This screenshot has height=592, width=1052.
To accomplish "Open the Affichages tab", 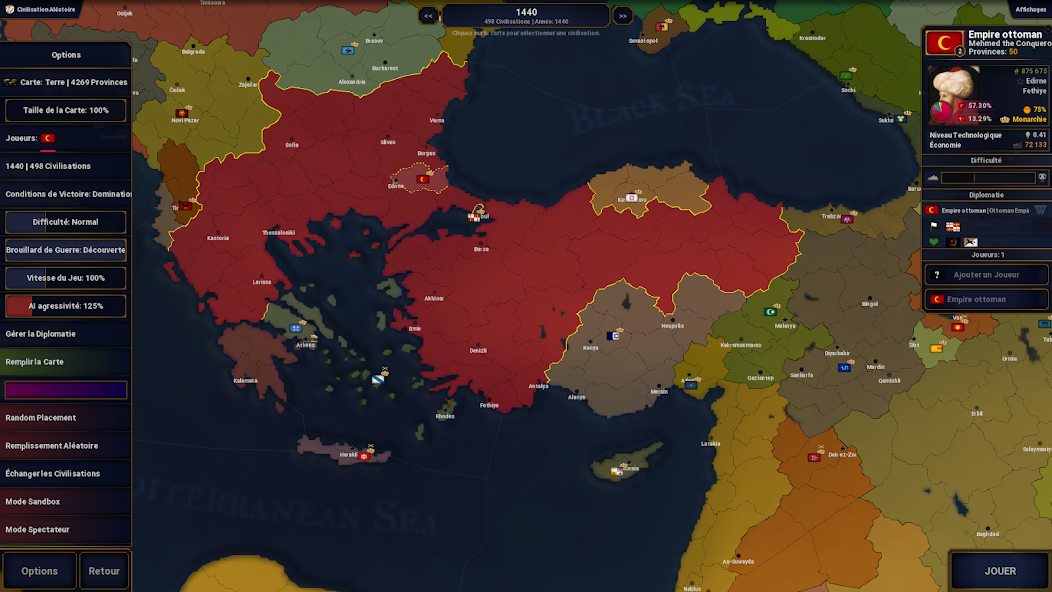I will pyautogui.click(x=1030, y=9).
